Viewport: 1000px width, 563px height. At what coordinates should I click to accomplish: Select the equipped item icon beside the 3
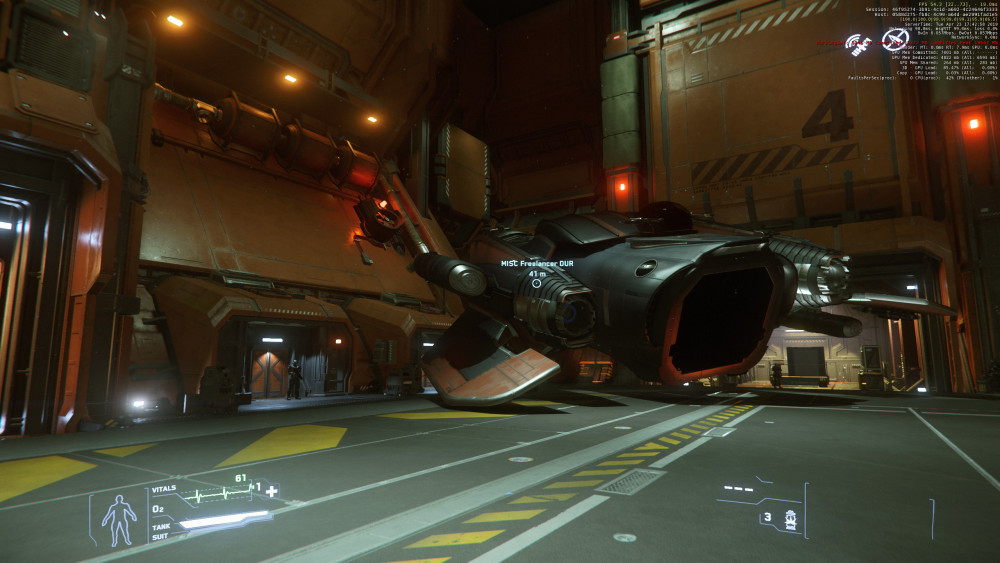791,520
